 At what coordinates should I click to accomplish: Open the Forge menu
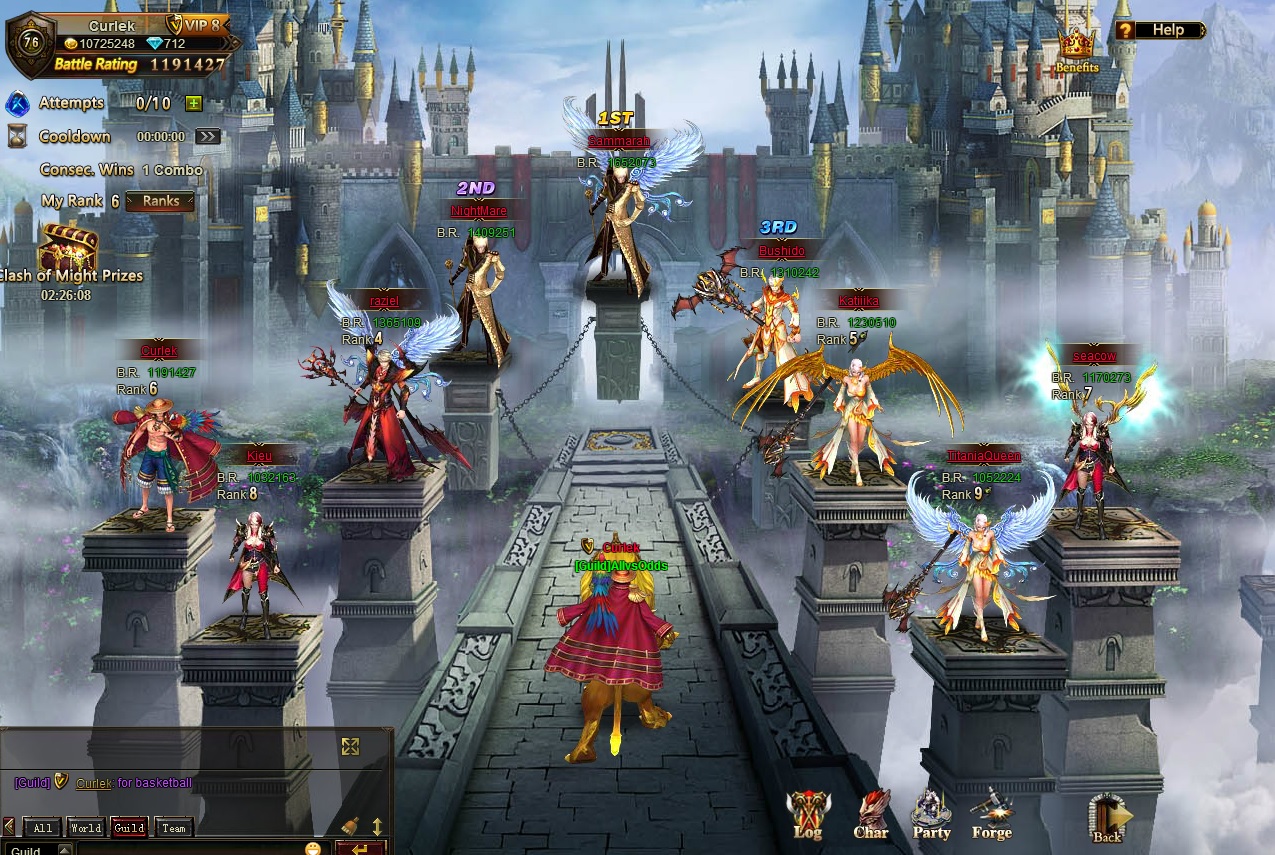pos(991,814)
